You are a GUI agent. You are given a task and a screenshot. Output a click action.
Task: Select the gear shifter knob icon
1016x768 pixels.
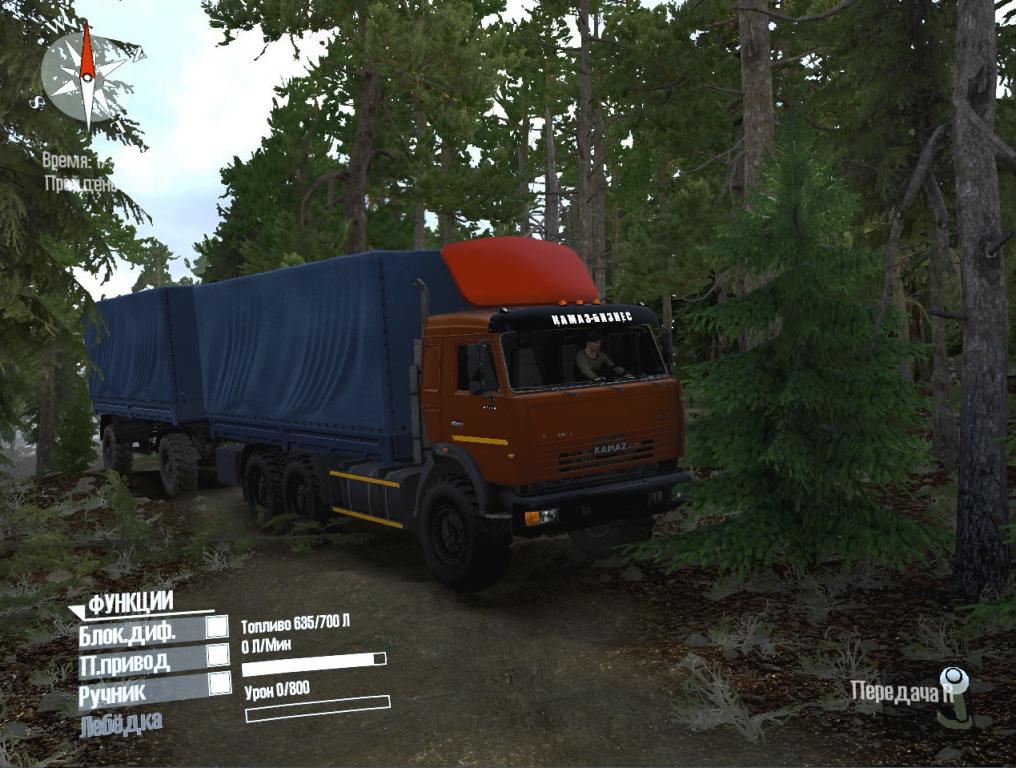(957, 690)
